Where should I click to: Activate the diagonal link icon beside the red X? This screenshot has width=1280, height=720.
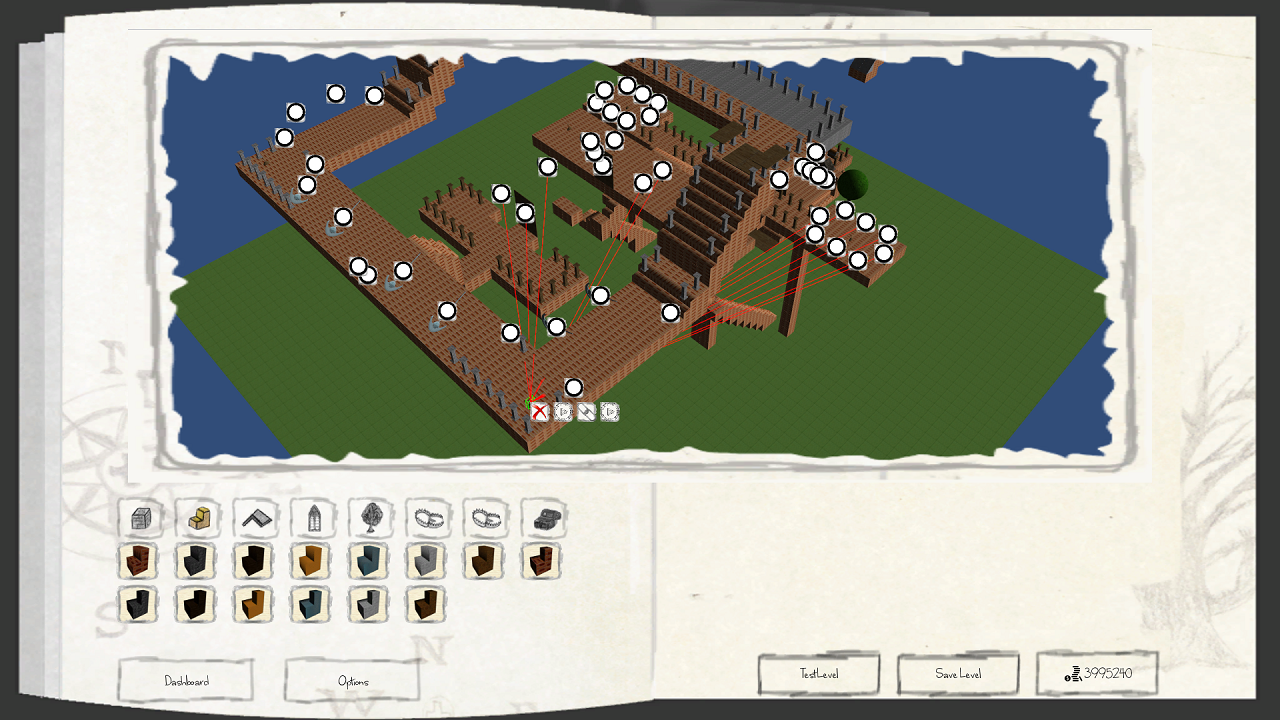pyautogui.click(x=586, y=411)
